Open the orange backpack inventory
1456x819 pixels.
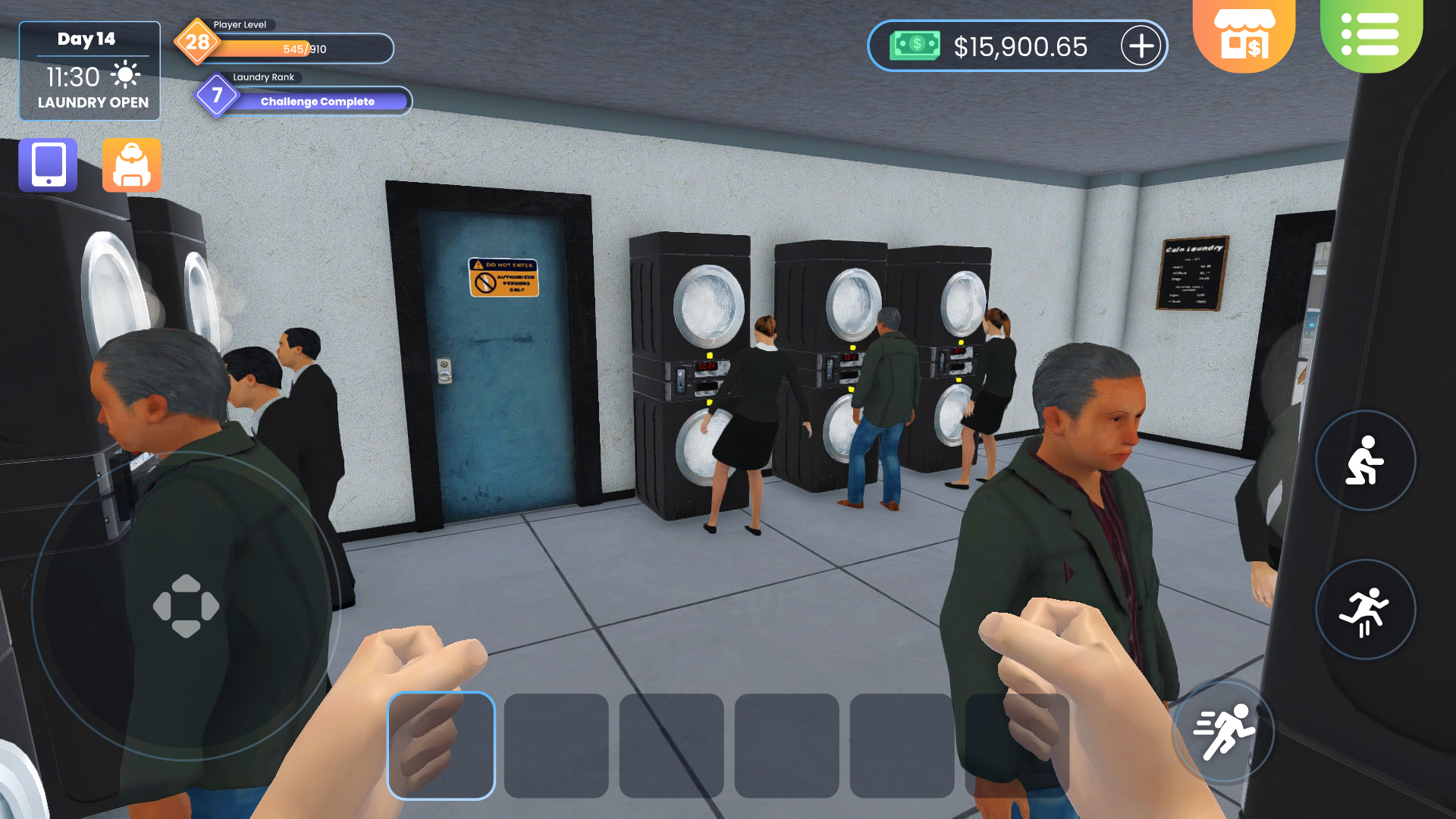point(132,165)
